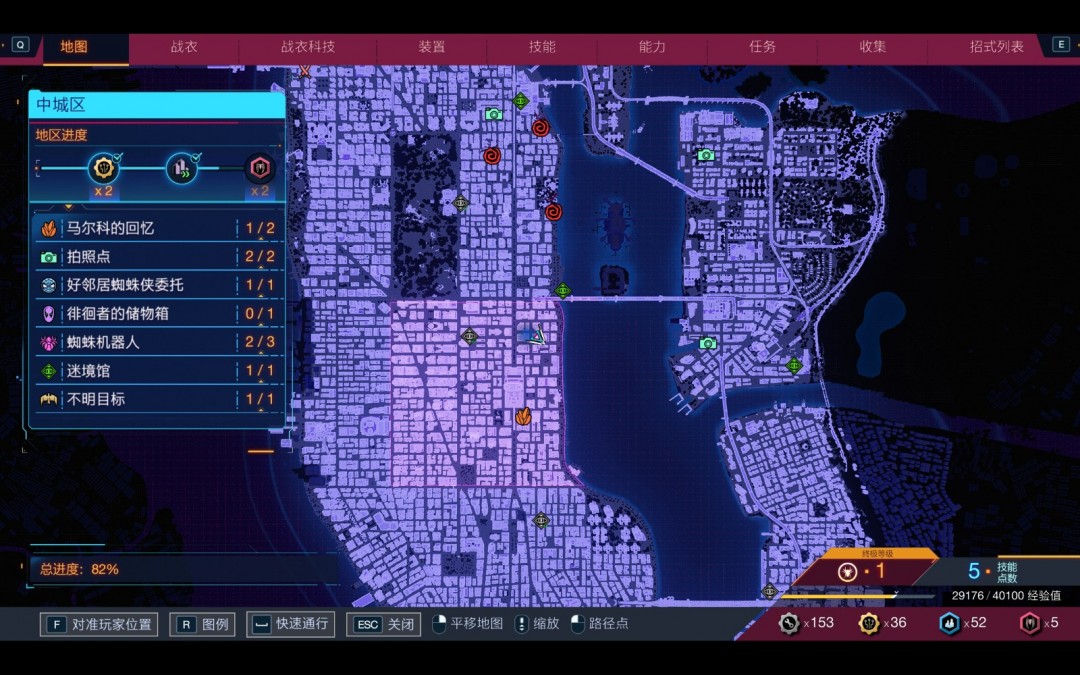Click the orange flame memory marker on map
1080x675 pixels.
tap(523, 416)
